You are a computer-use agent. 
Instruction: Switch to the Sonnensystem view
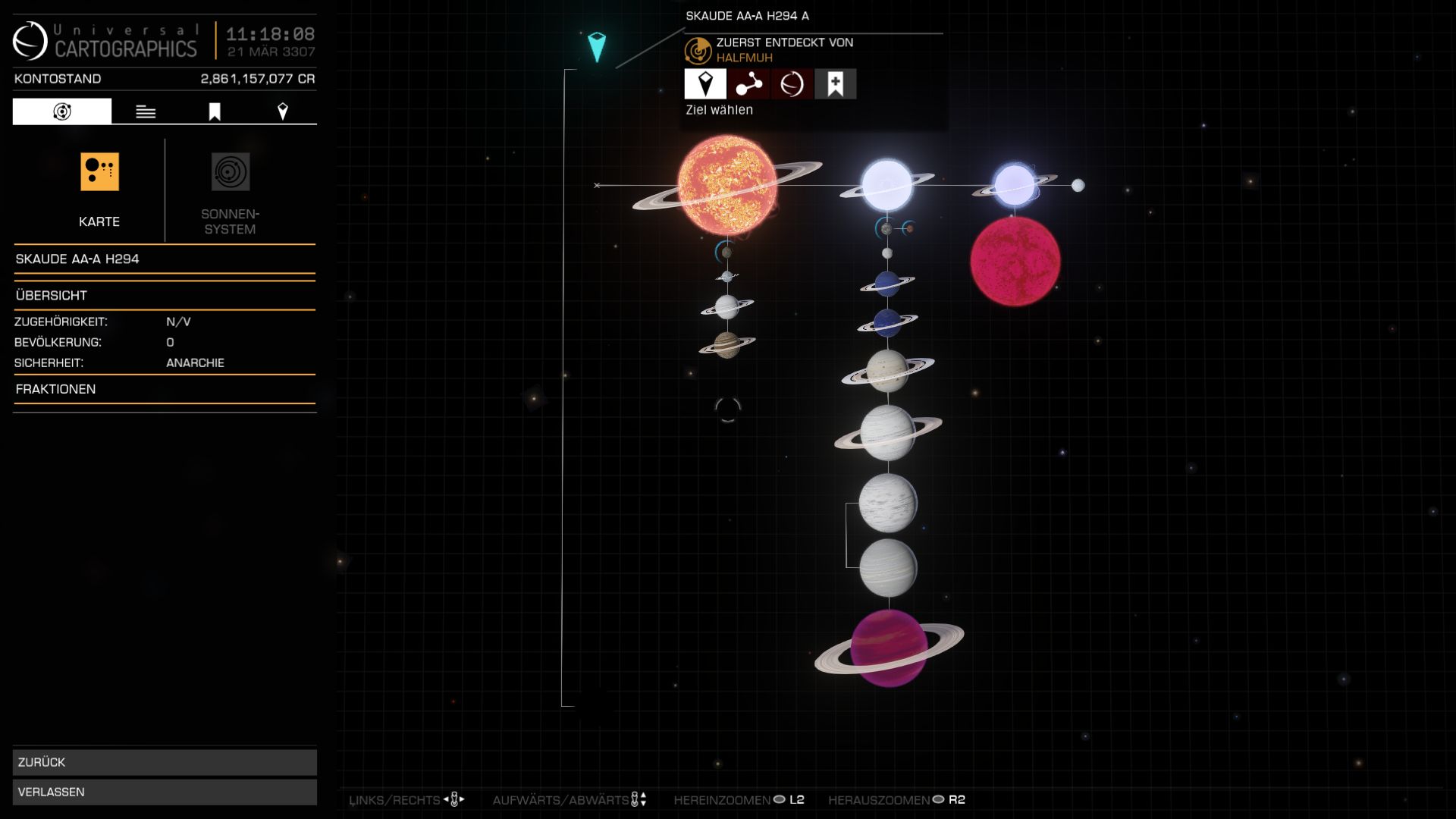(x=230, y=190)
